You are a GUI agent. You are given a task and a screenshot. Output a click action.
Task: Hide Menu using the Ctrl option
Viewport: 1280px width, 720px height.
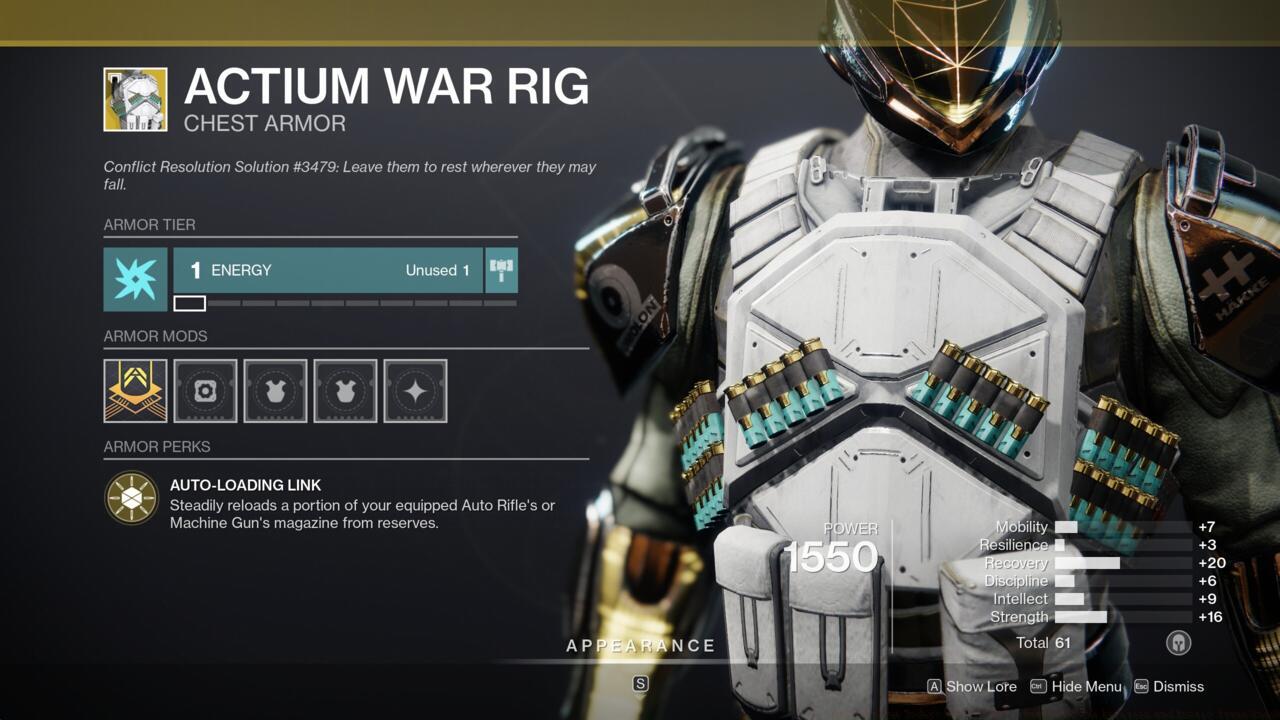1077,687
